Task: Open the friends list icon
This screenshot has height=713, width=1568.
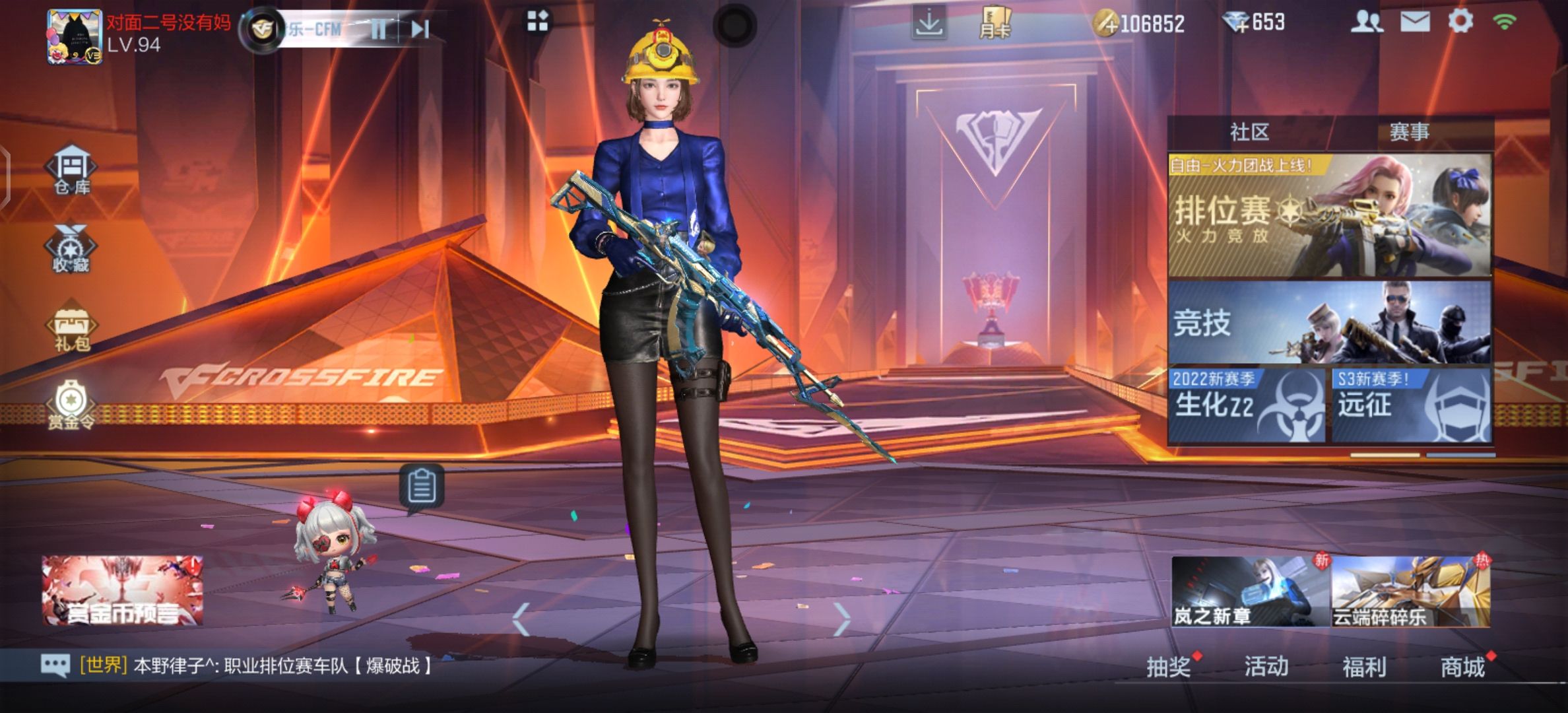Action: click(1366, 22)
